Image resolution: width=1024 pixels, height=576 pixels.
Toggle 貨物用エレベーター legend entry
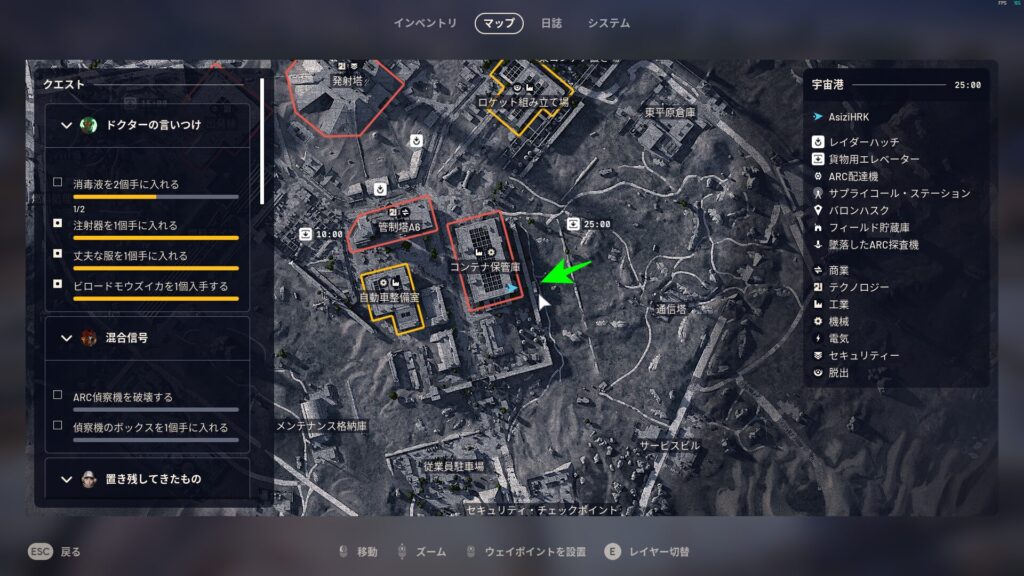pyautogui.click(x=874, y=159)
